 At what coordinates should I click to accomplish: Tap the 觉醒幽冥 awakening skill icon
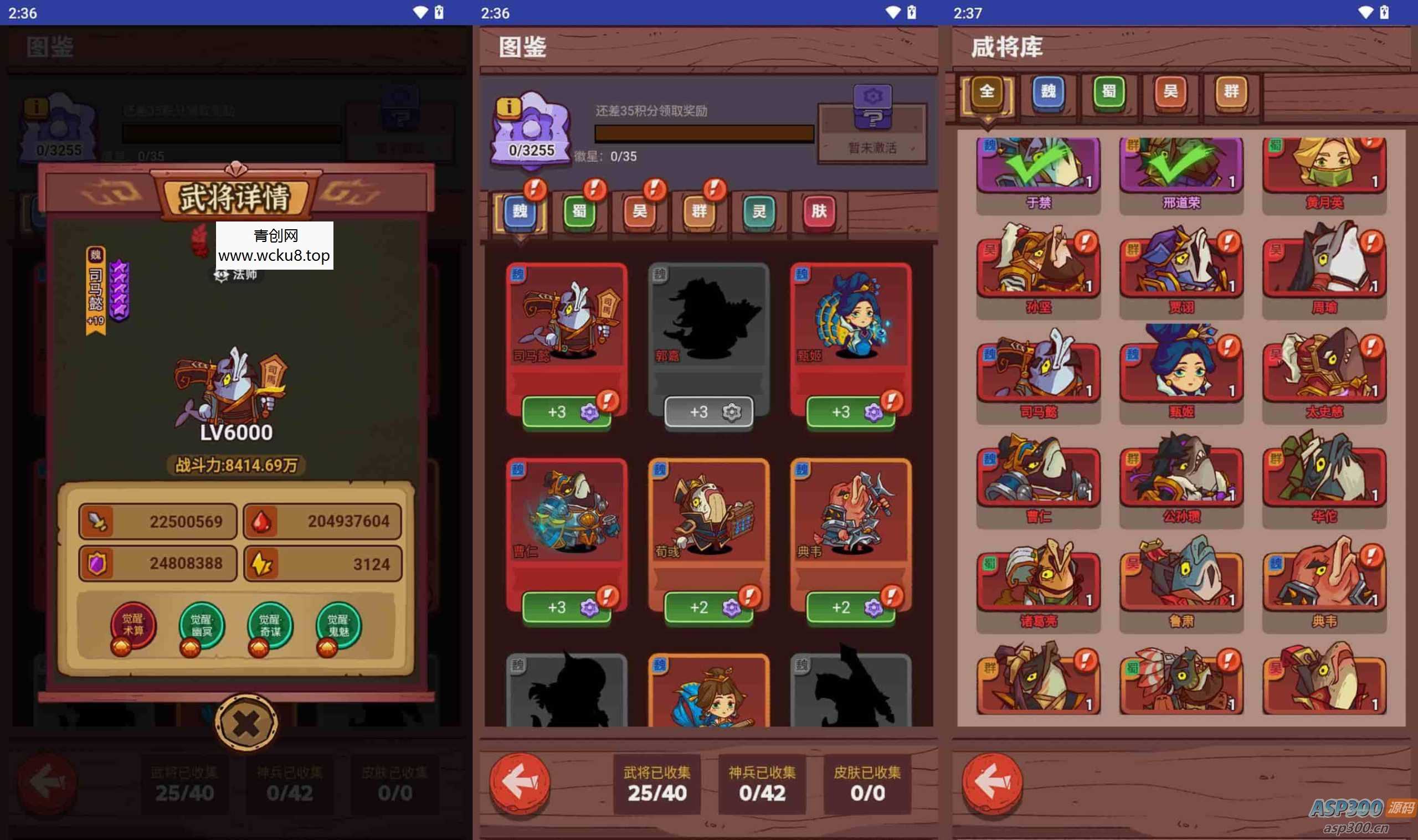(x=202, y=626)
